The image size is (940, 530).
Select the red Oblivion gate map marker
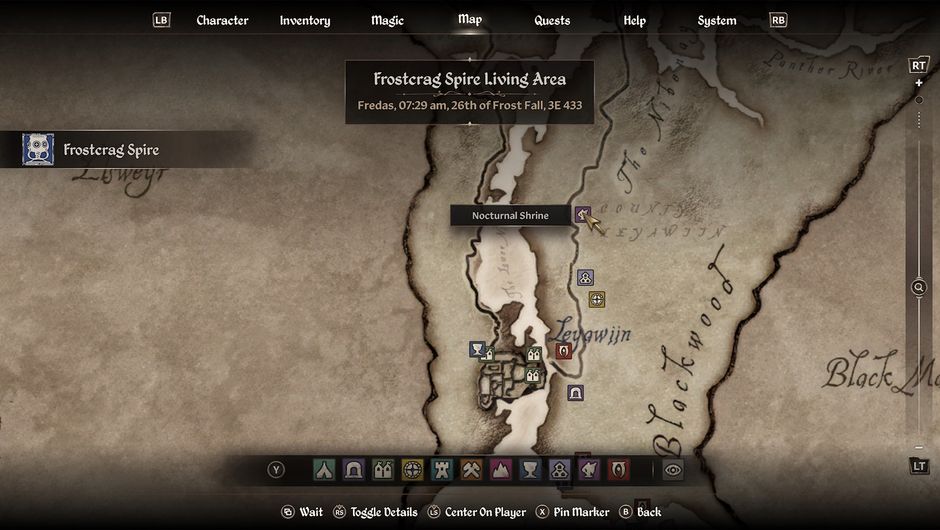click(564, 351)
